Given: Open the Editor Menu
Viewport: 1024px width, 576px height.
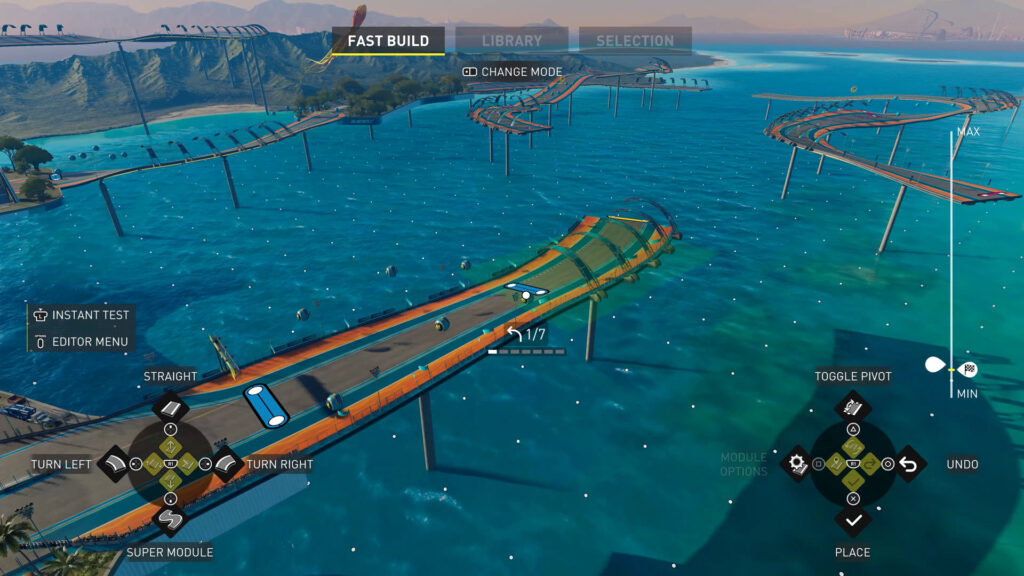Looking at the screenshot, I should point(81,342).
